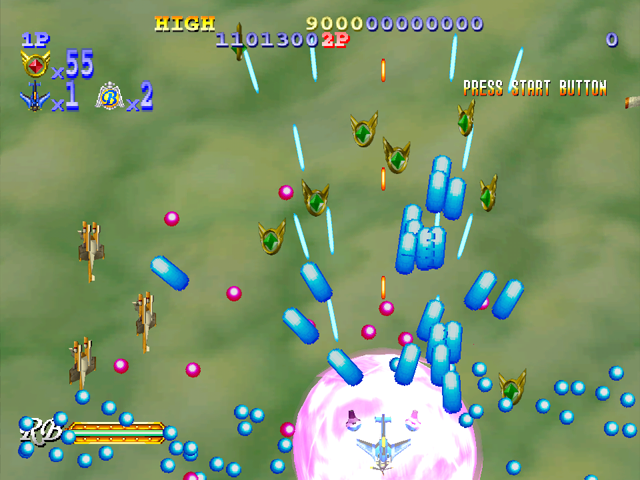Select the blue plane lives icon
Screen dimensions: 640x480
(34, 97)
